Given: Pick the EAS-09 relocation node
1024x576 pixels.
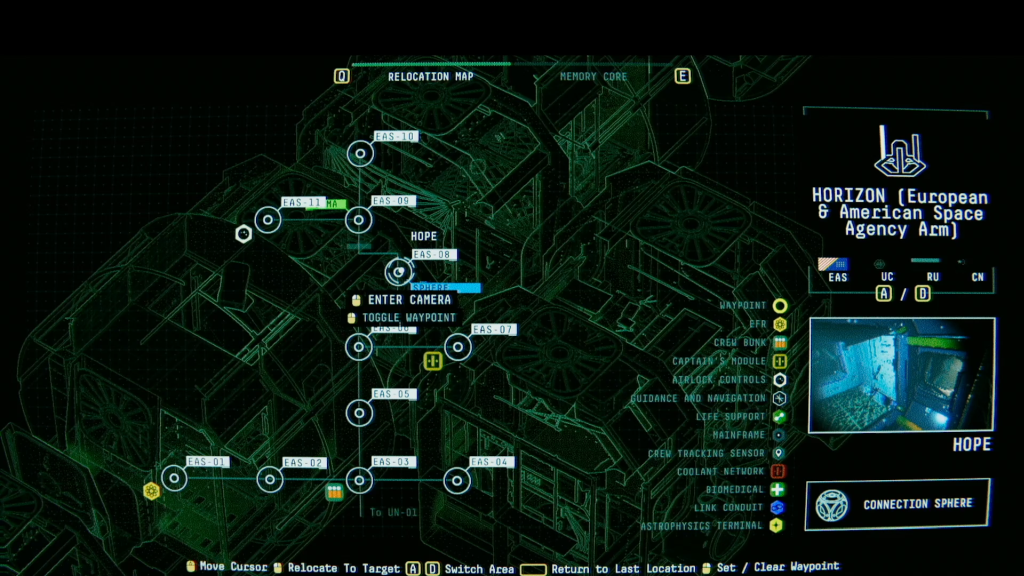Looking at the screenshot, I should 360,219.
